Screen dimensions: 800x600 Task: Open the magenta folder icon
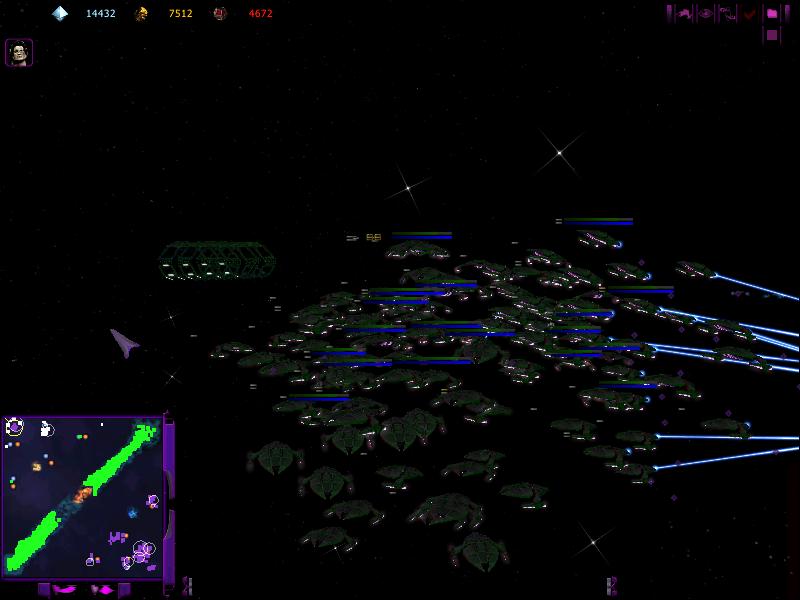772,13
